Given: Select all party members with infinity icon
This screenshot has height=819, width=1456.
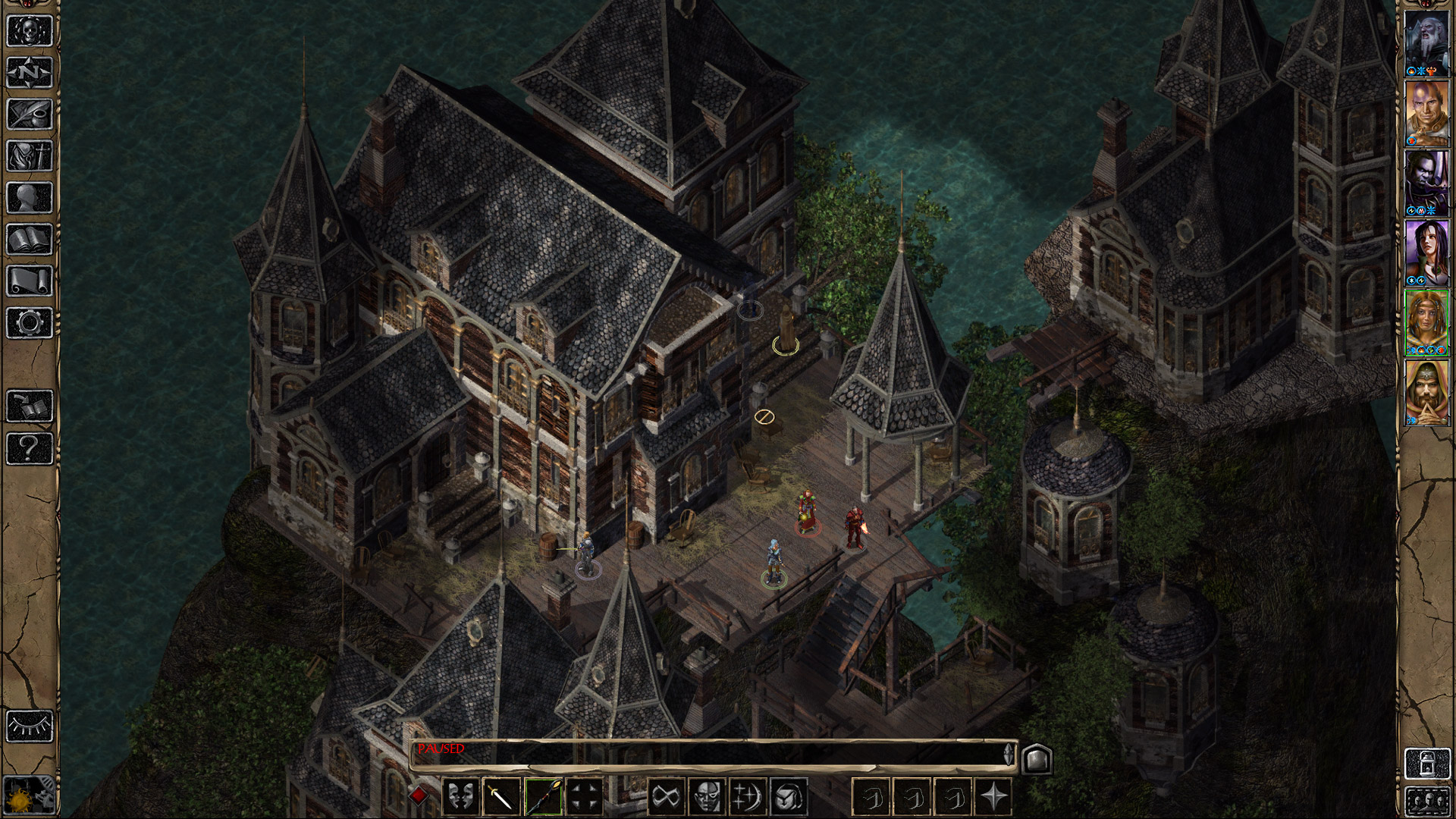Looking at the screenshot, I should click(x=666, y=795).
